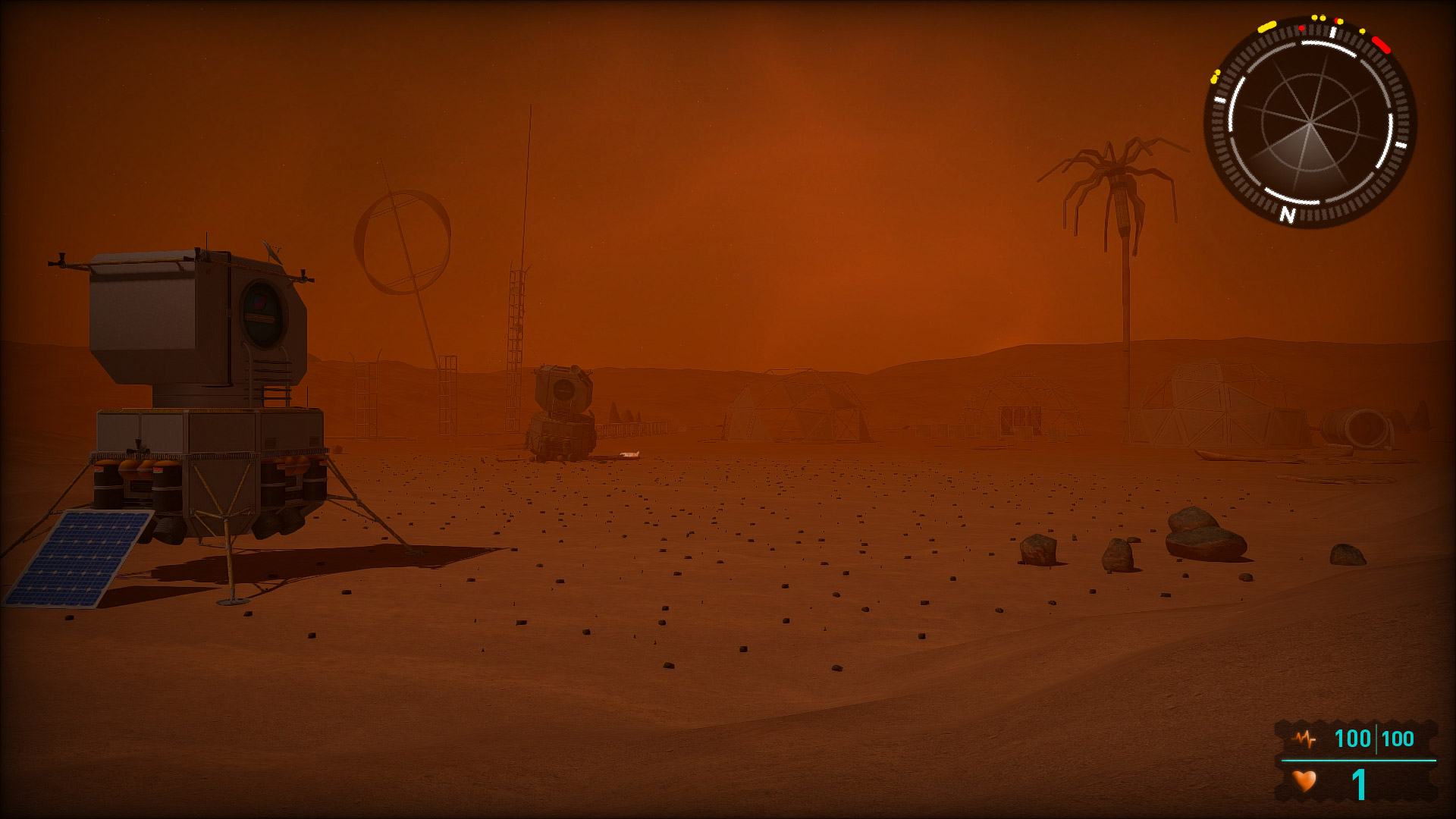This screenshot has height=819, width=1456.
Task: Click the 100/100 health readout
Action: tap(1374, 738)
